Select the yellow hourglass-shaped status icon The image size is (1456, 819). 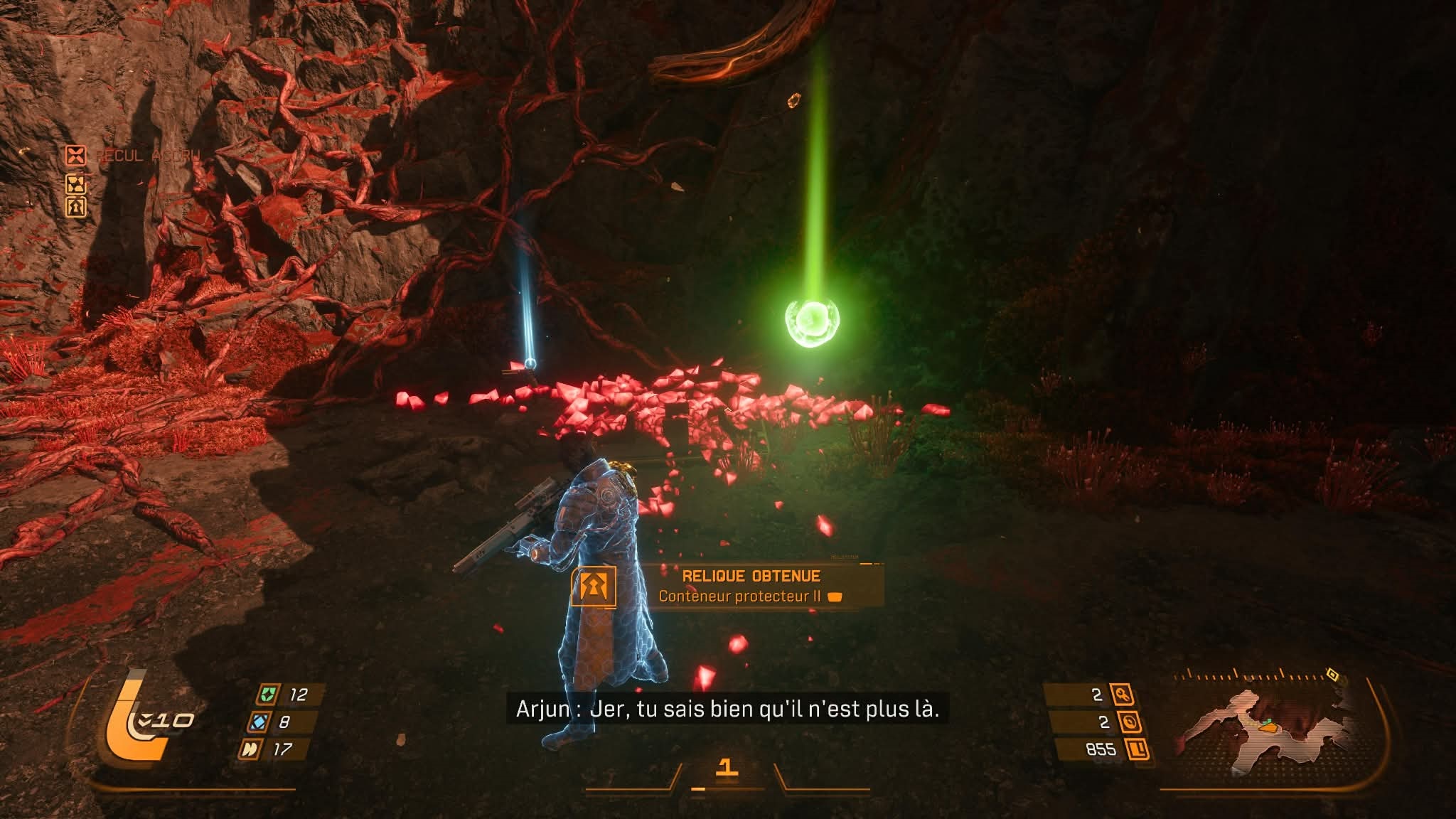[x=75, y=184]
